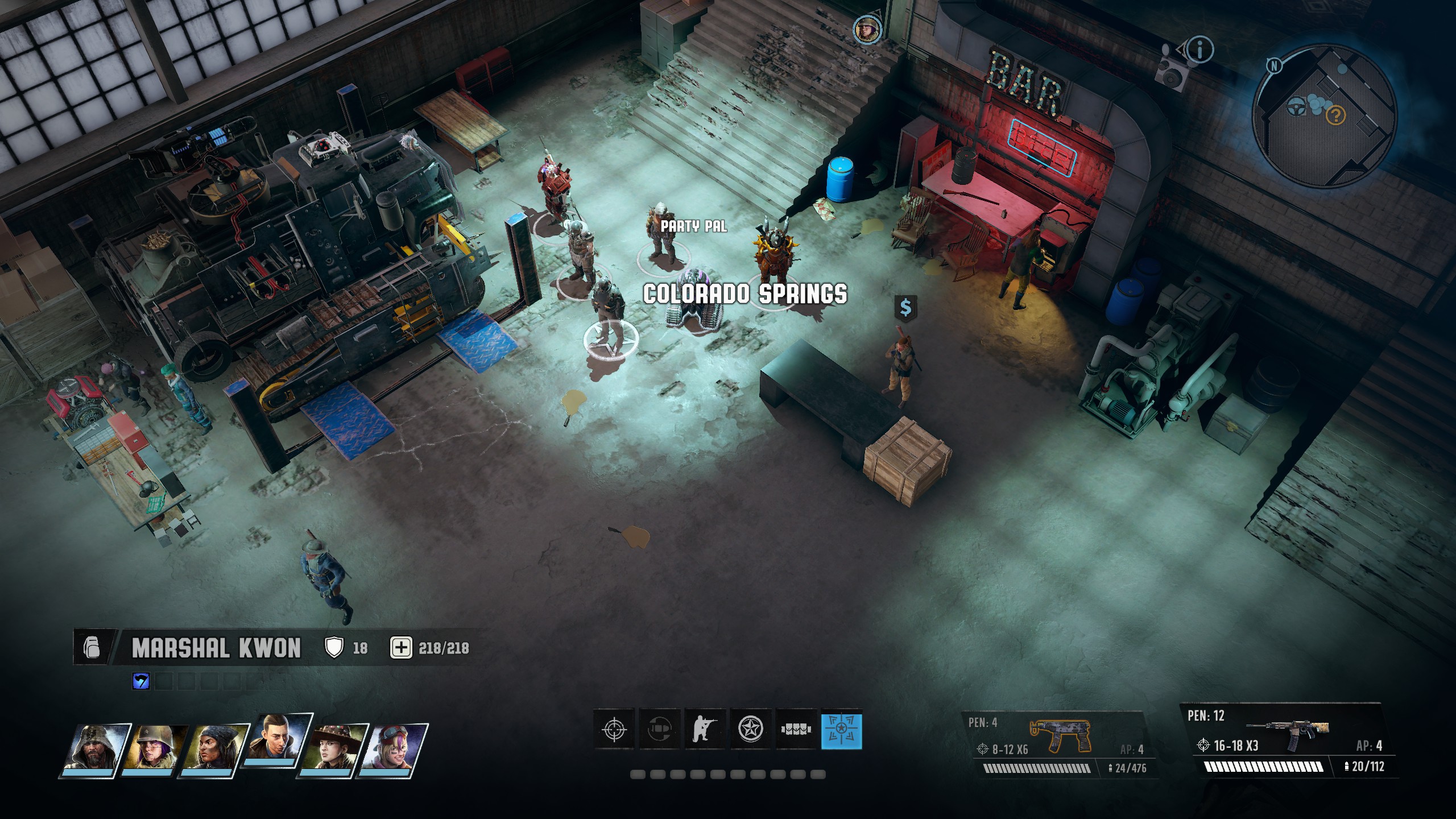Screen dimensions: 1456x819
Task: Click the orange question mark minimap marker
Action: pyautogui.click(x=1335, y=116)
